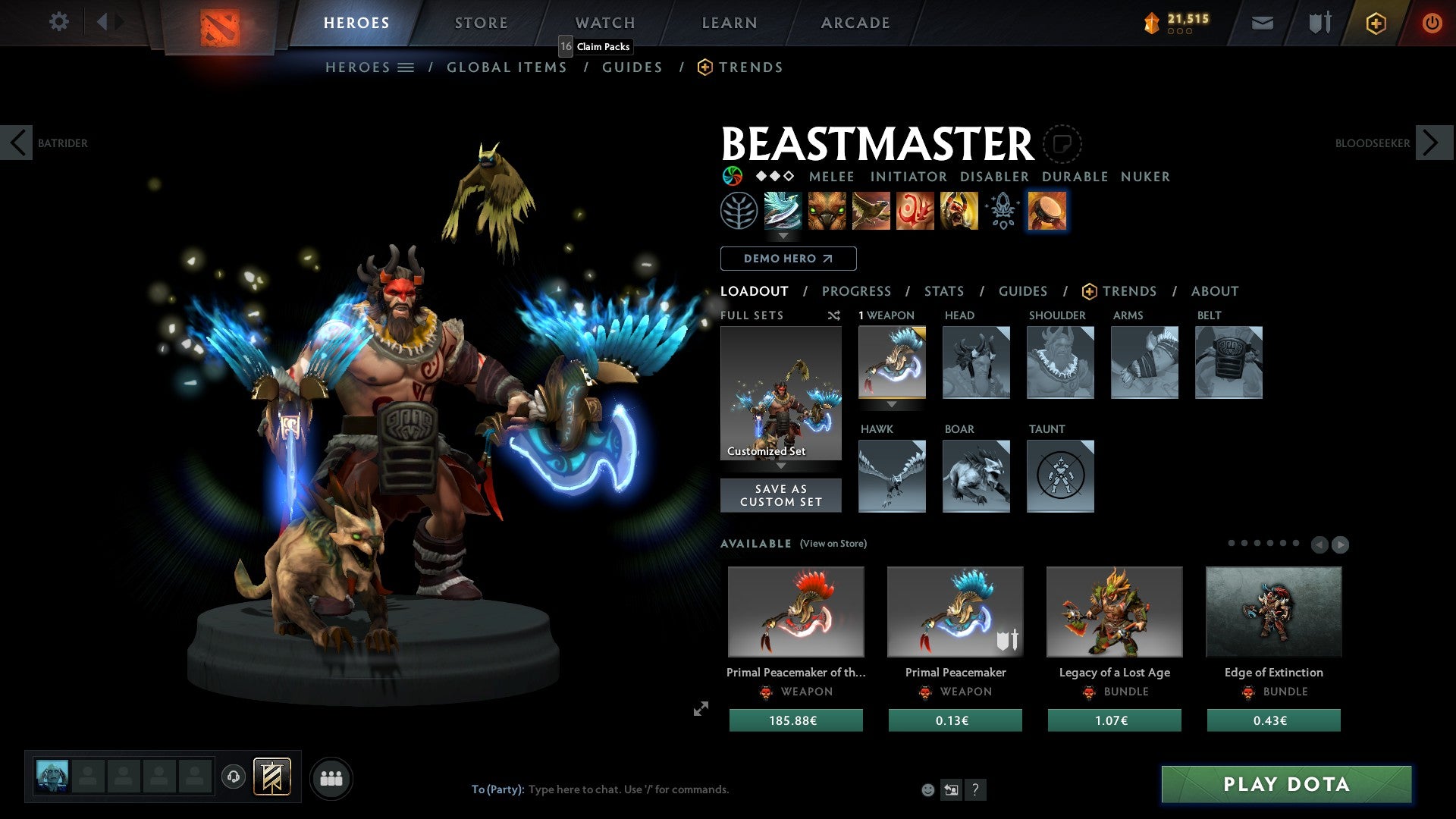Screen dimensions: 1456x819
Task: Toggle the team matchmaking players icon
Action: (x=331, y=777)
